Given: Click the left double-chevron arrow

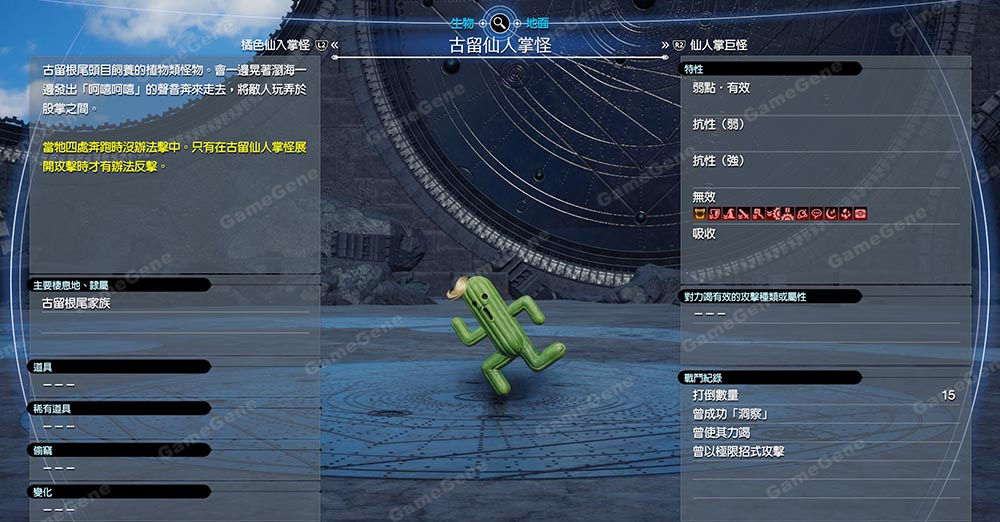Looking at the screenshot, I should point(335,45).
